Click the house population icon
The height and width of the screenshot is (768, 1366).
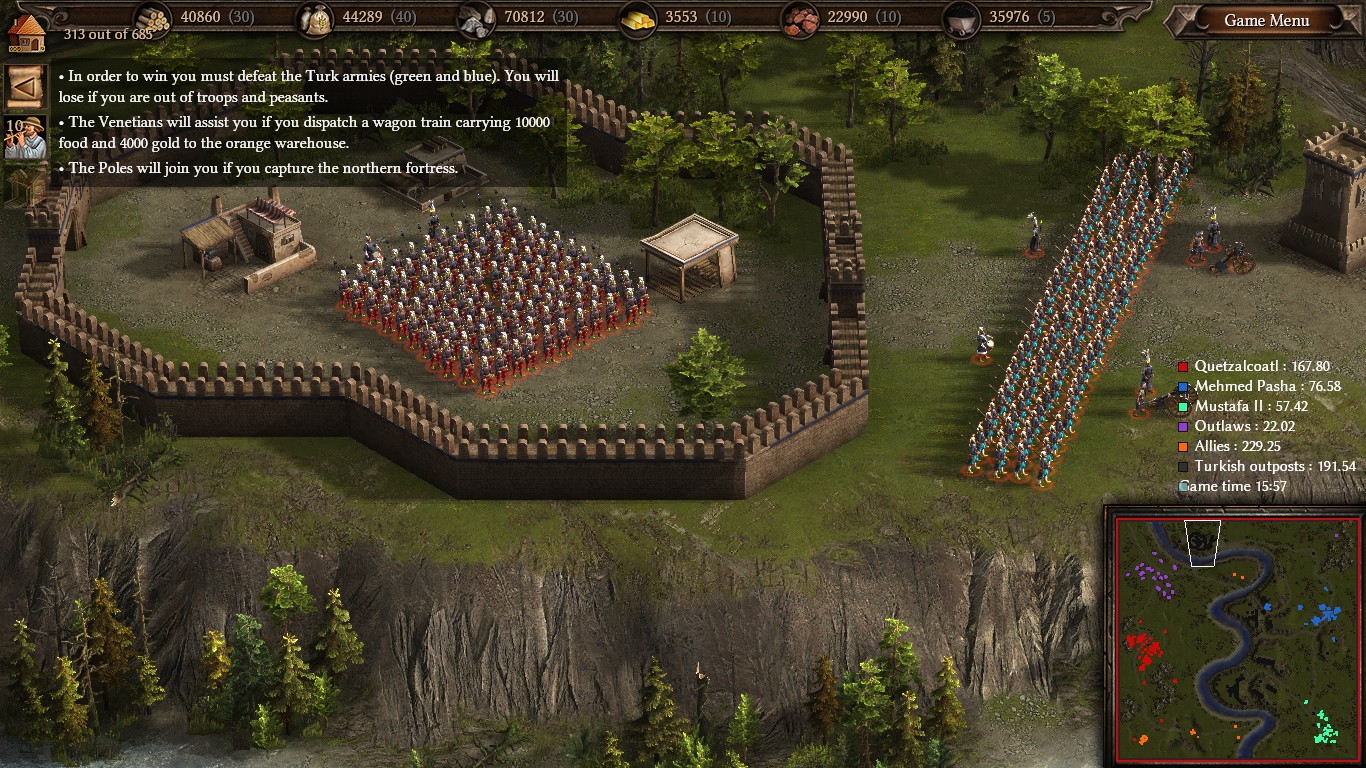click(x=27, y=31)
